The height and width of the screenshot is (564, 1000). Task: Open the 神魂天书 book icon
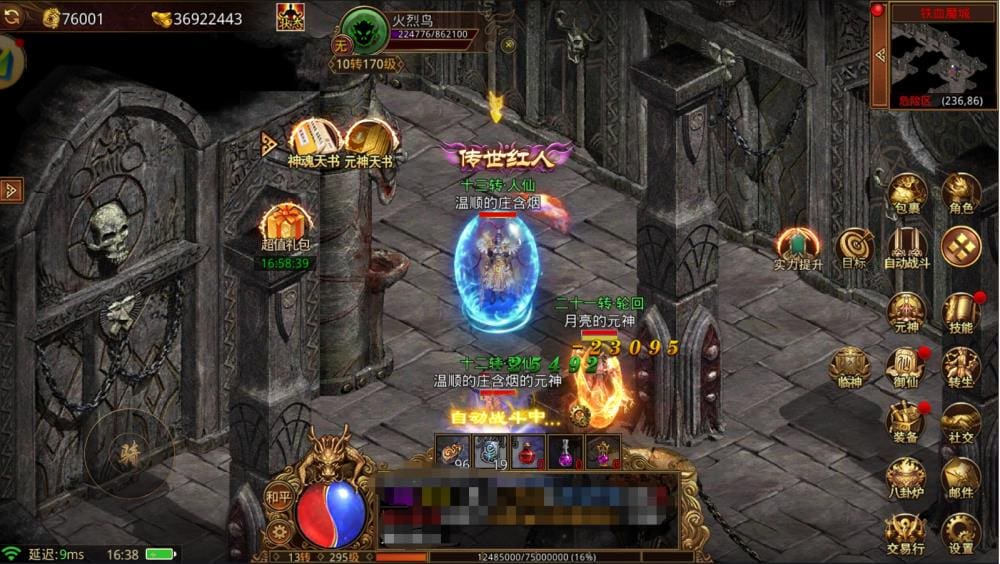(314, 142)
